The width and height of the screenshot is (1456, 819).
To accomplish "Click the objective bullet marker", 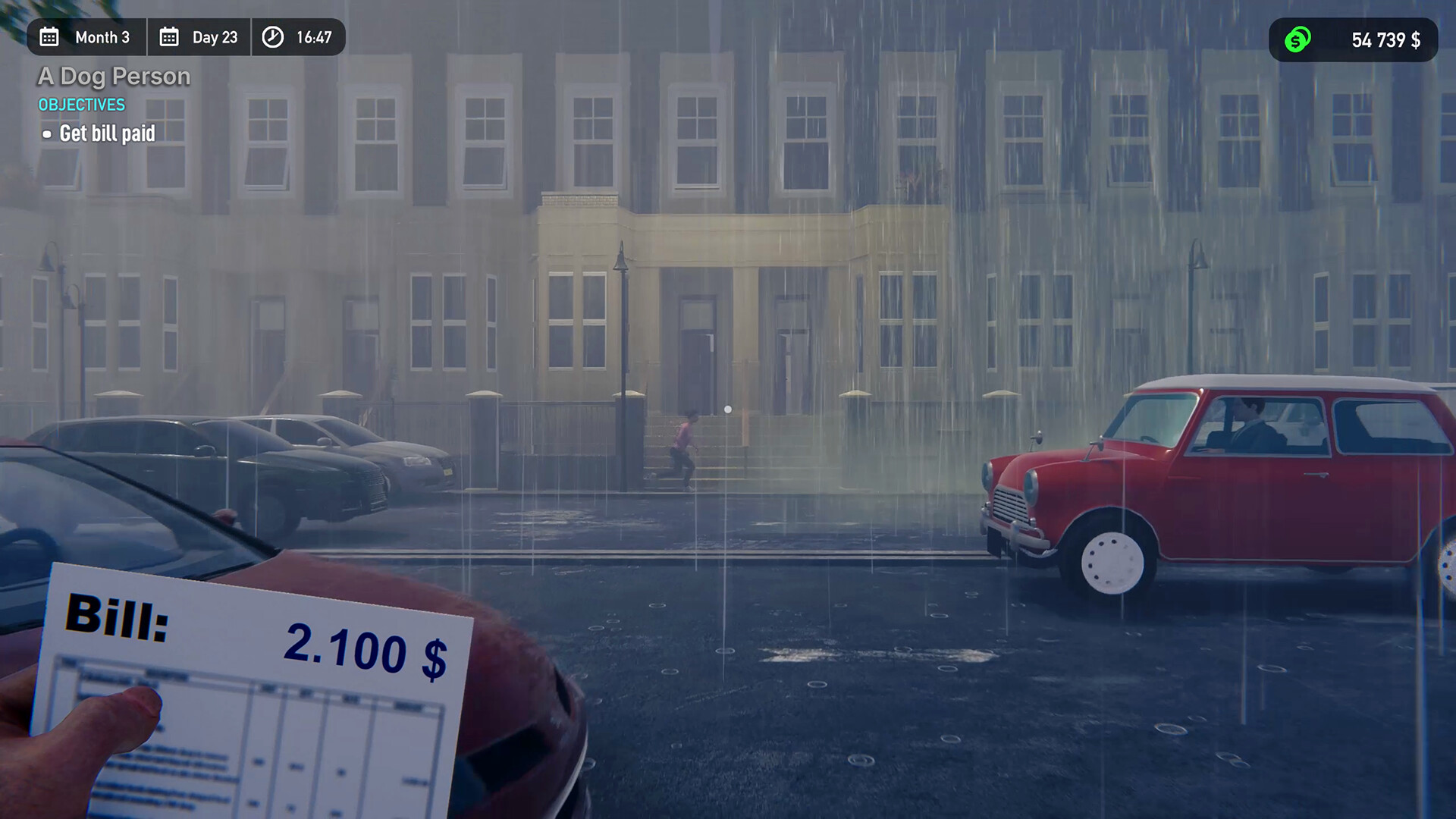I will tap(47, 134).
